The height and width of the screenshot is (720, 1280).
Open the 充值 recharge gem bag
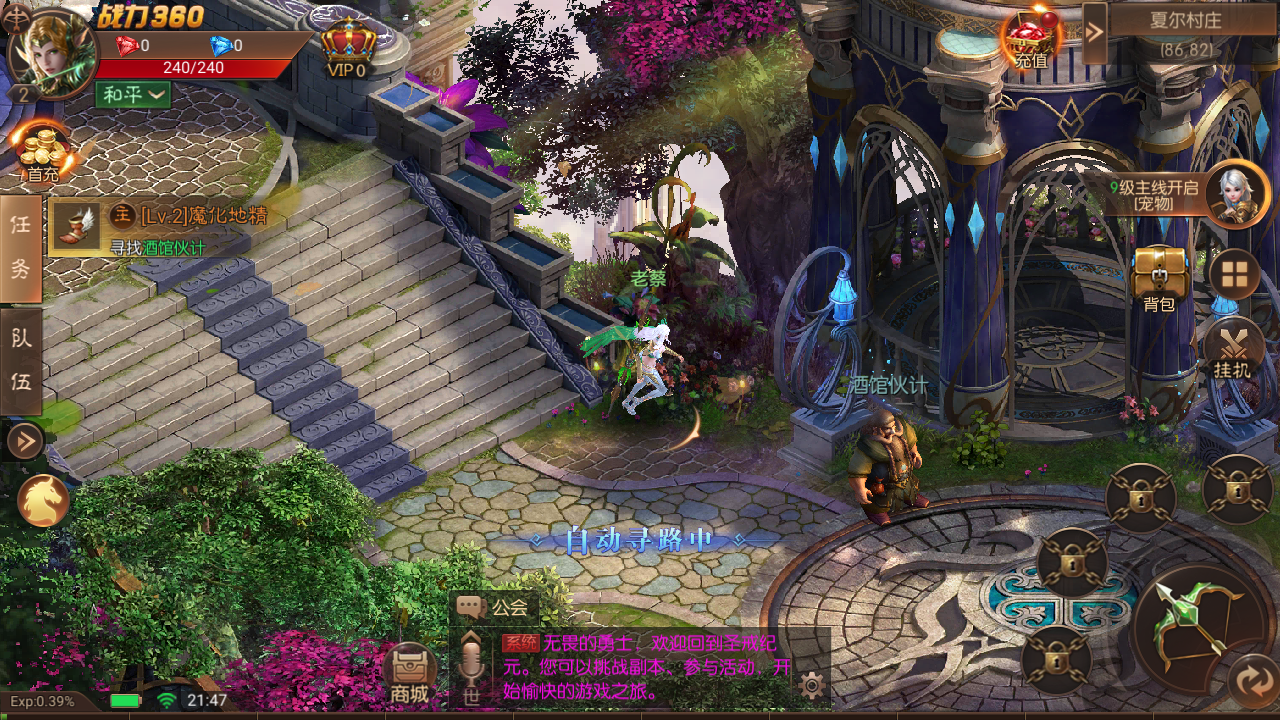(x=1031, y=42)
